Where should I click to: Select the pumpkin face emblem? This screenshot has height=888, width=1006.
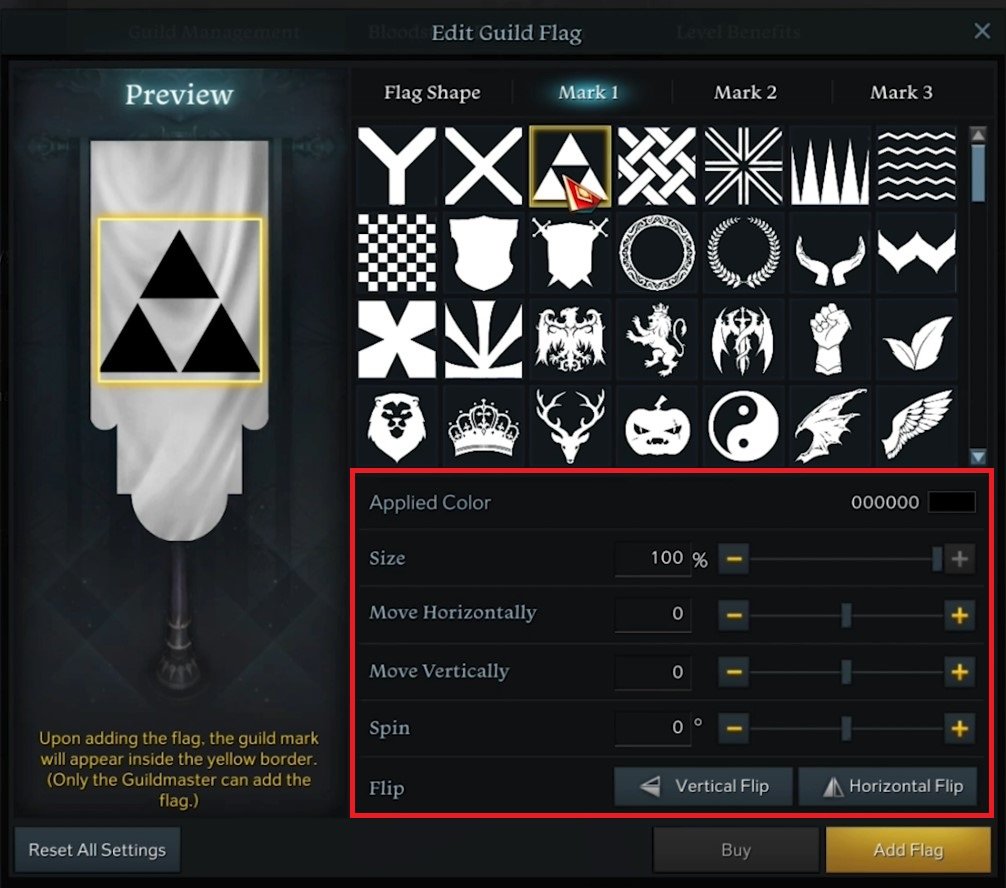[x=657, y=425]
